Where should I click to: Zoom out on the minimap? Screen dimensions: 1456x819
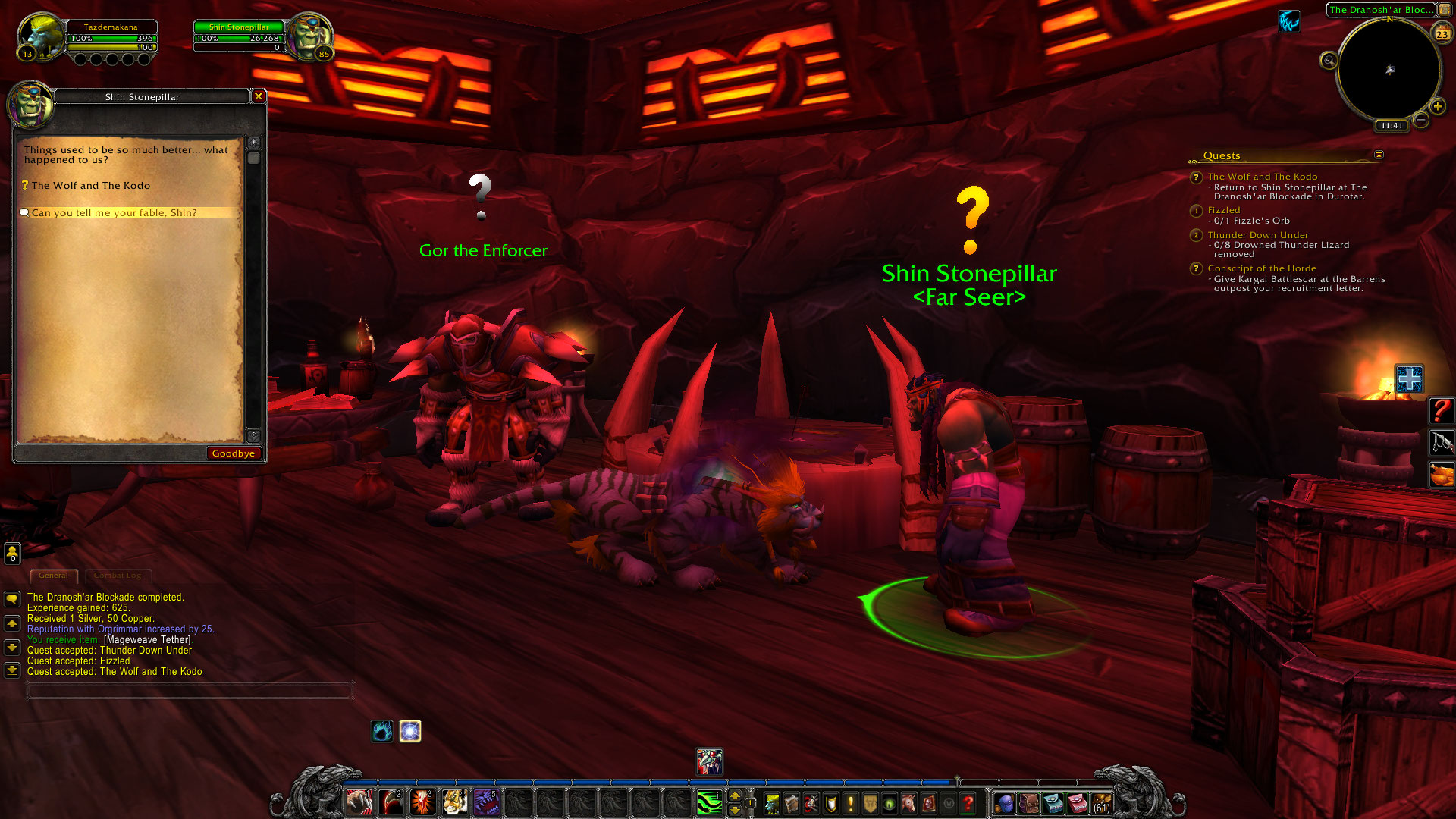coord(1422,120)
